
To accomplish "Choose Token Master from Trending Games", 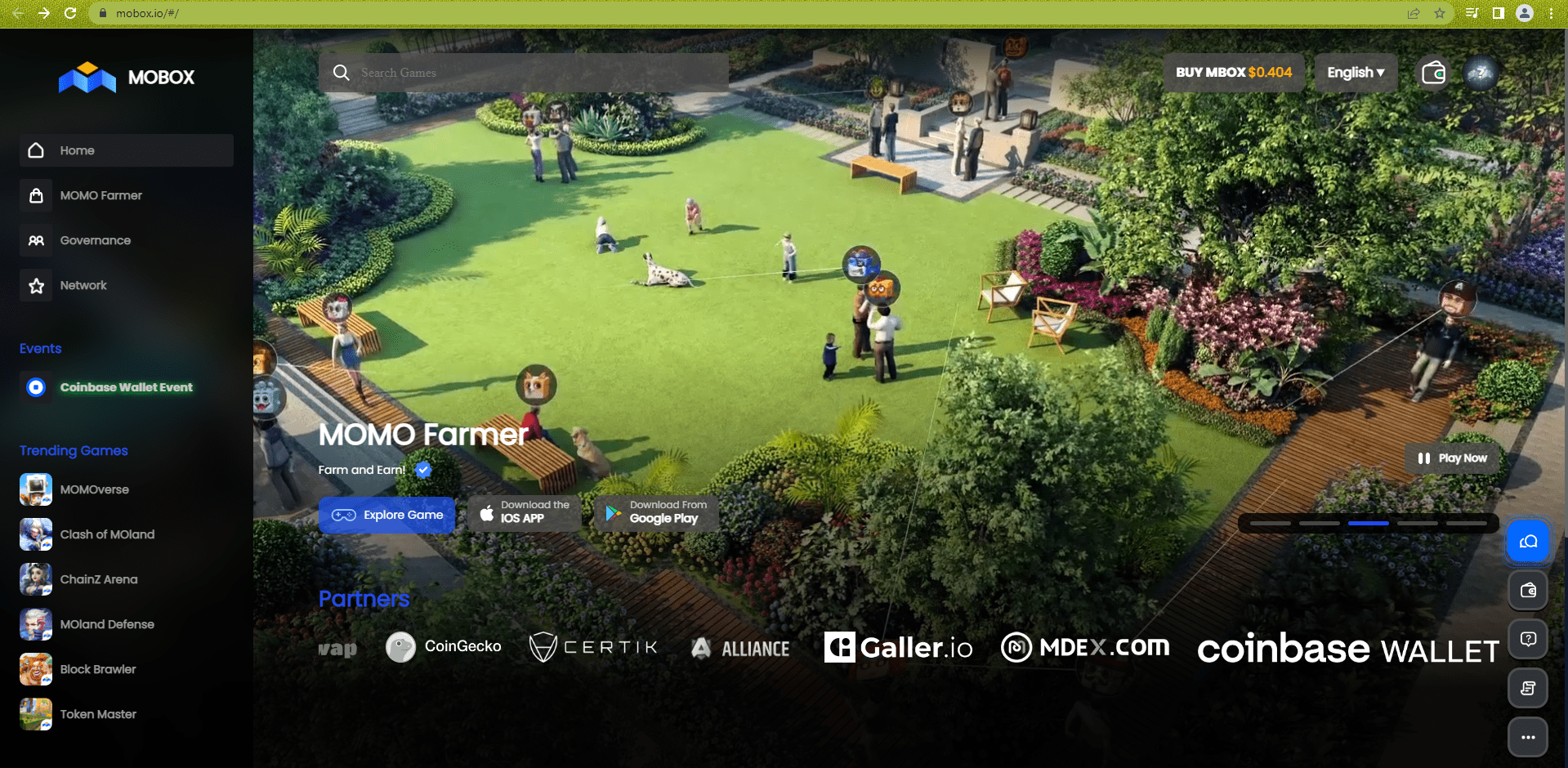I will [98, 714].
